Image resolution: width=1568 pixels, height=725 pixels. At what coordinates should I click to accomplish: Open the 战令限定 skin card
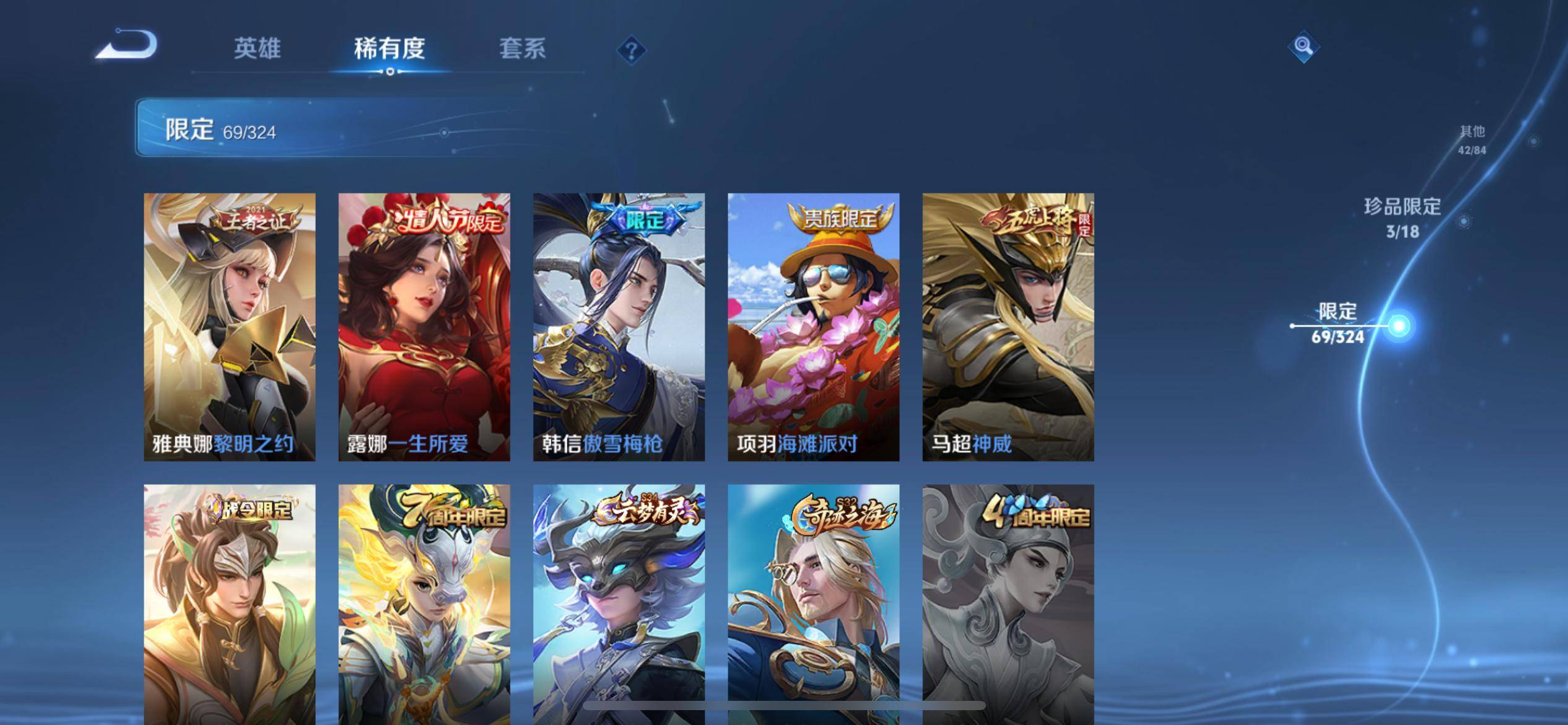tap(230, 604)
